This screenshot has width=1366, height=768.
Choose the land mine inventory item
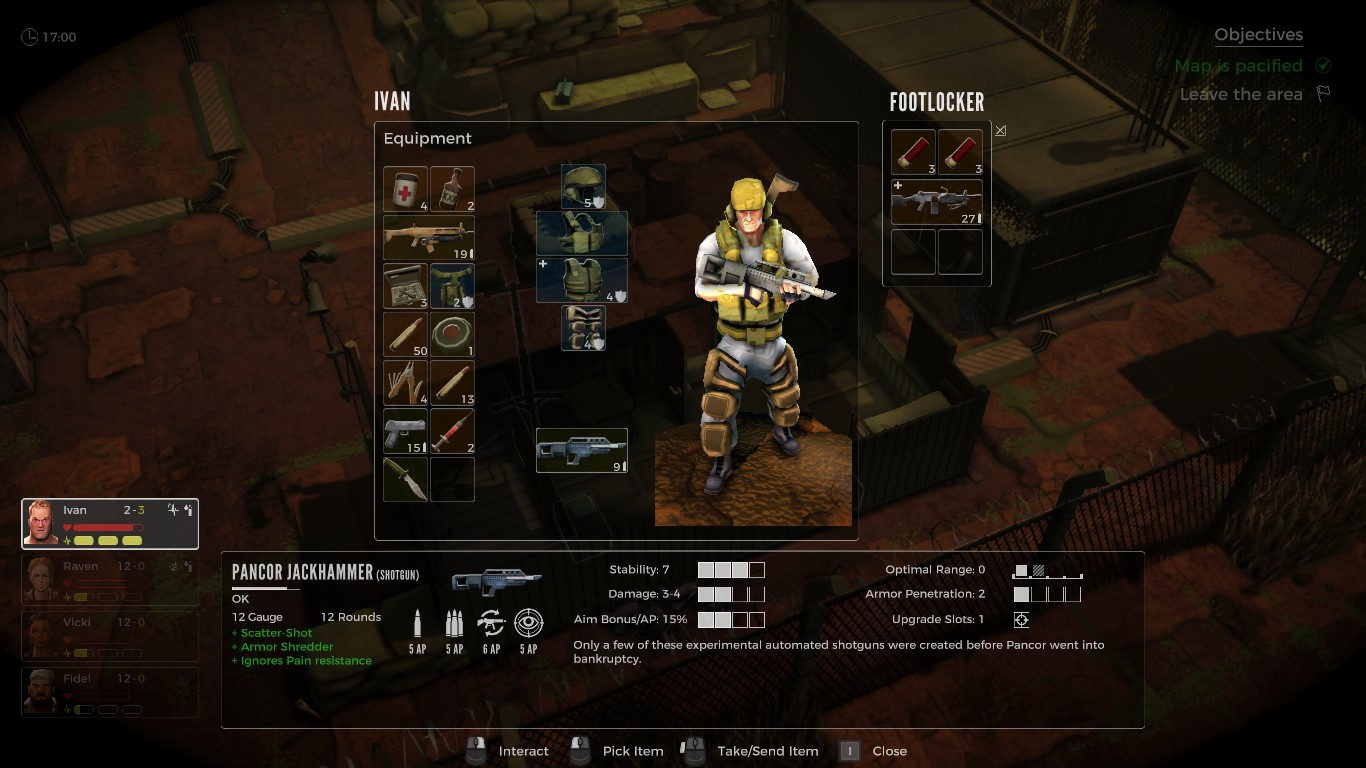click(452, 334)
